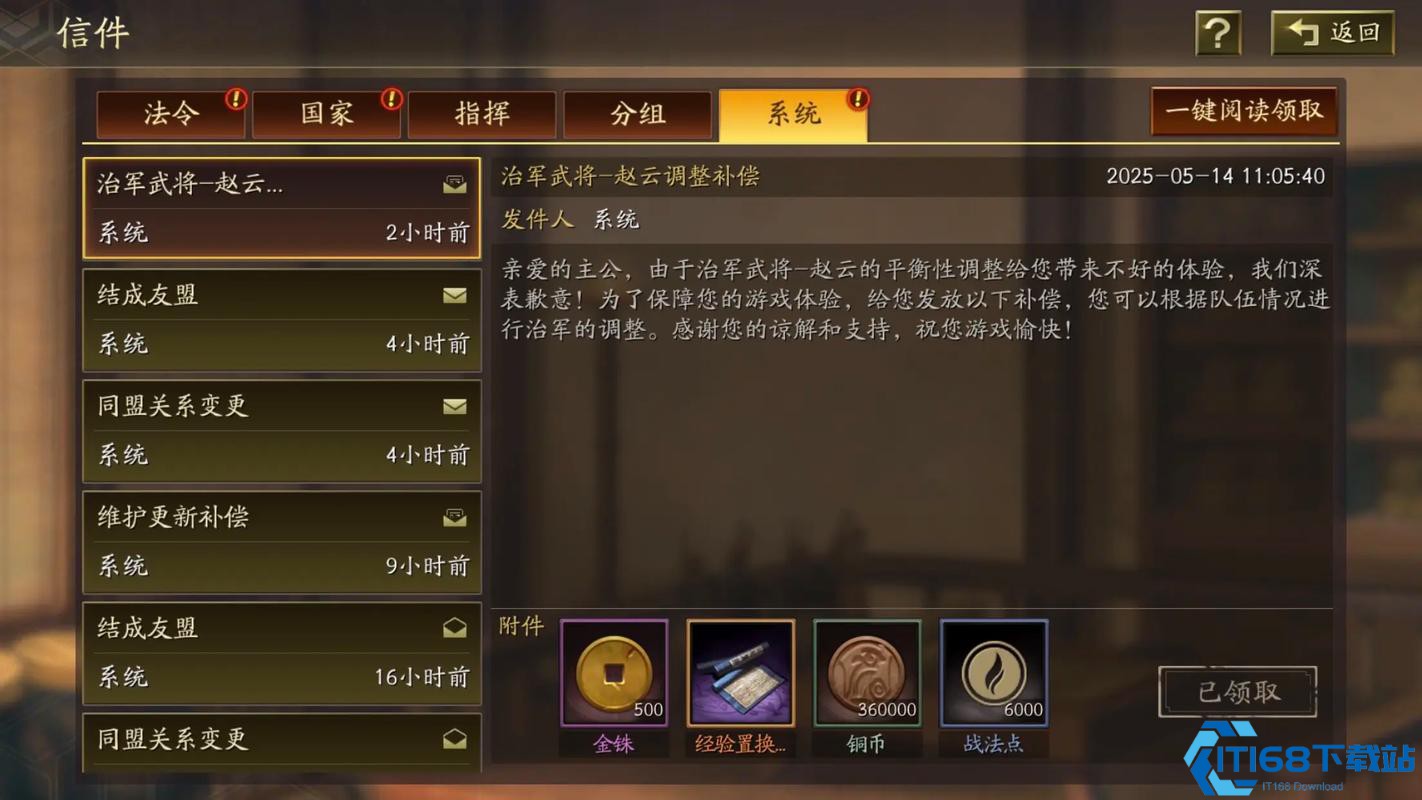Select the 金铢 gold coin attachment icon
Screen dimensions: 1422x800
click(x=613, y=670)
